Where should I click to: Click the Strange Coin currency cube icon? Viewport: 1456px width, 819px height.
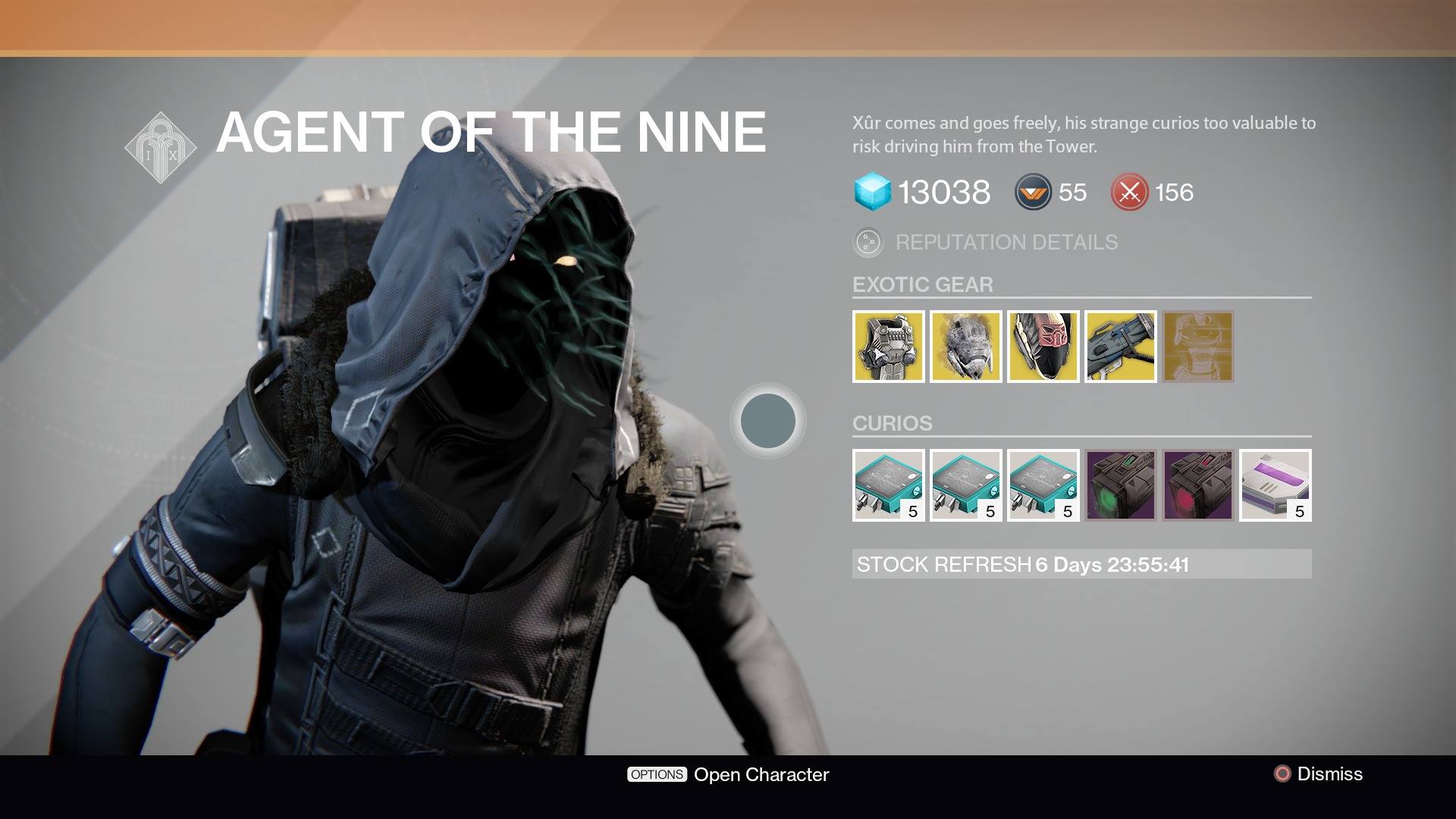point(872,193)
